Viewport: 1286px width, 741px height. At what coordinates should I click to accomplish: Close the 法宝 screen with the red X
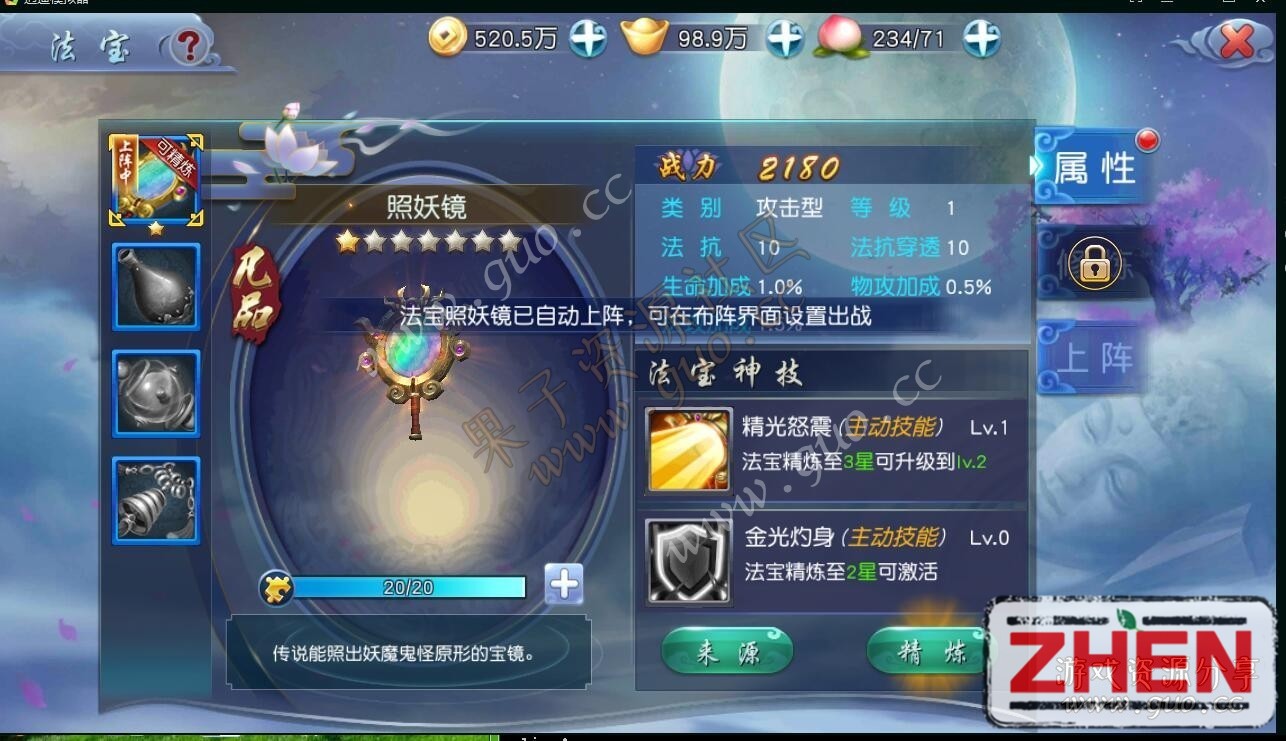pos(1237,42)
